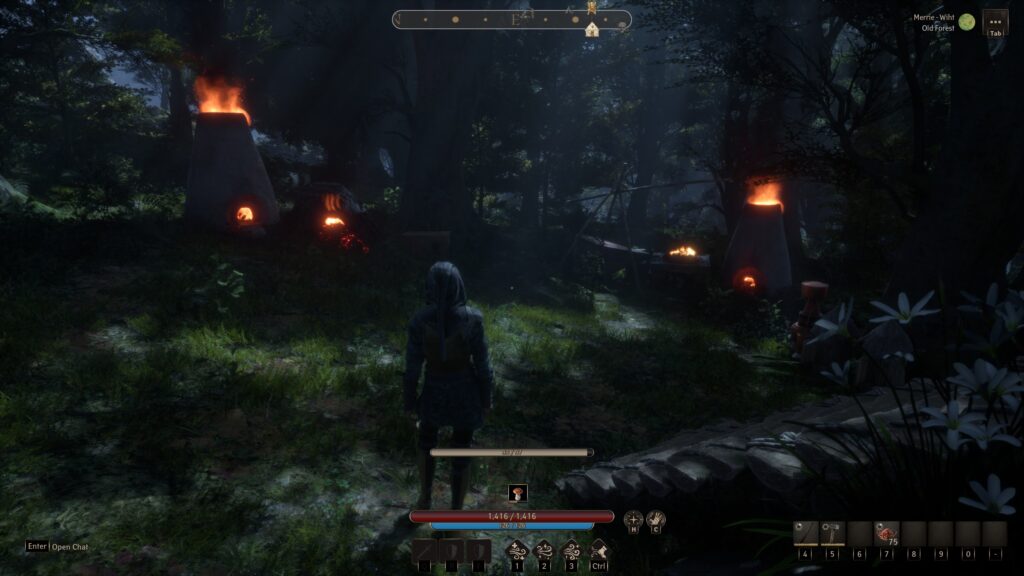Select the house marker on the compass
Image resolution: width=1024 pixels, height=576 pixels.
click(592, 30)
